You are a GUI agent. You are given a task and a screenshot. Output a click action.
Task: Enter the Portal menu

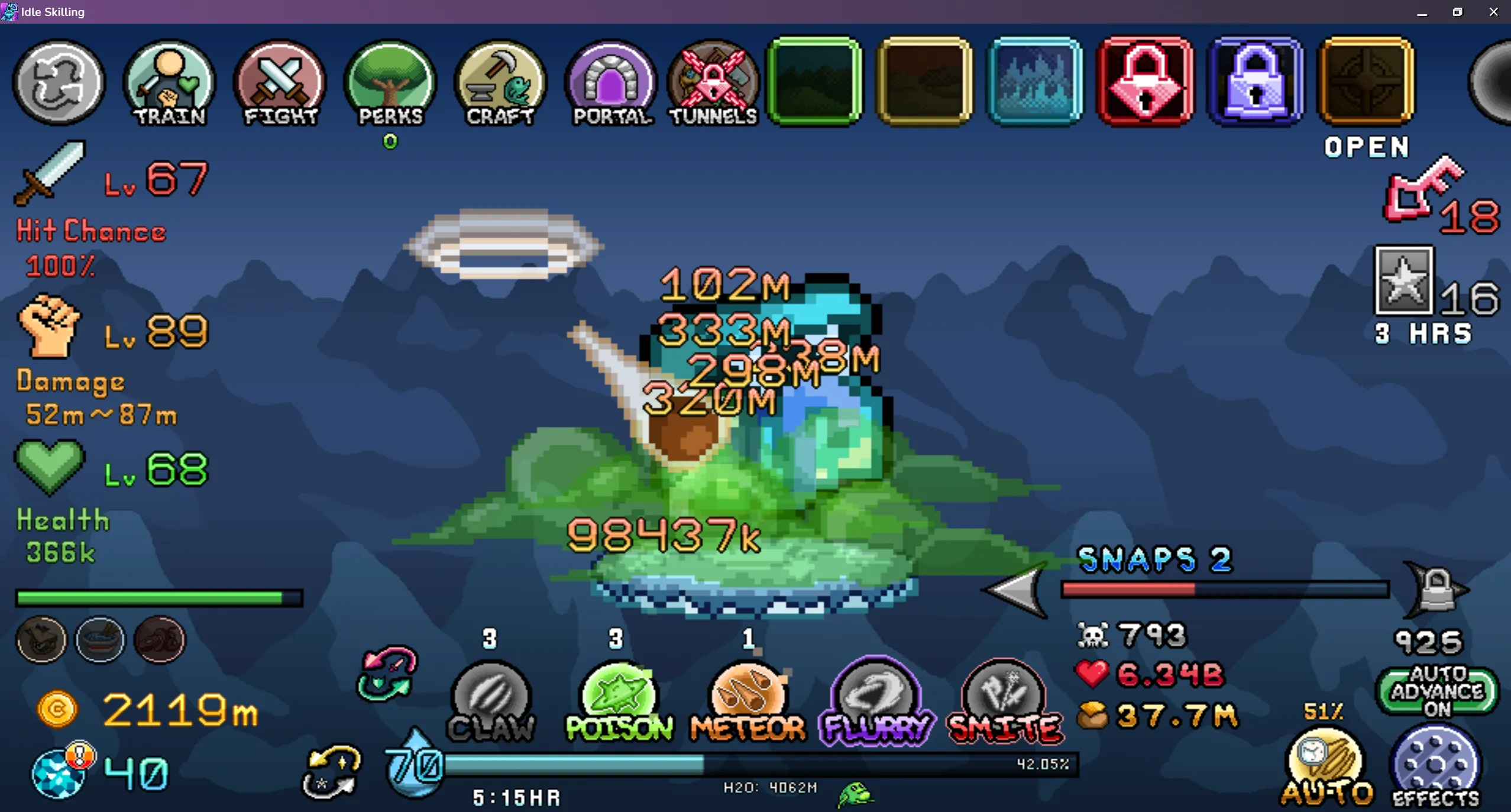[611, 83]
